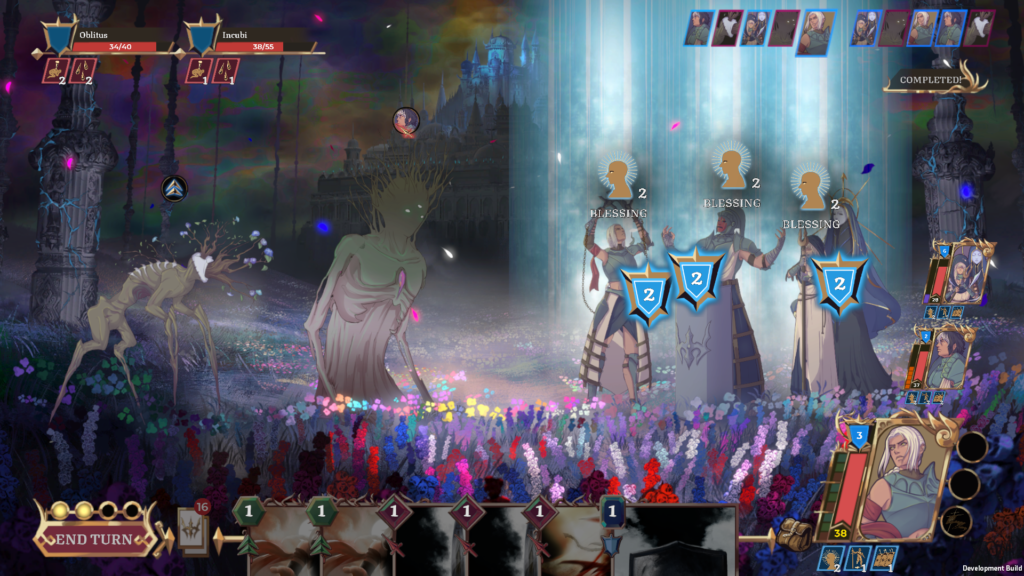End the current turn
The image size is (1024, 576).
(x=96, y=540)
